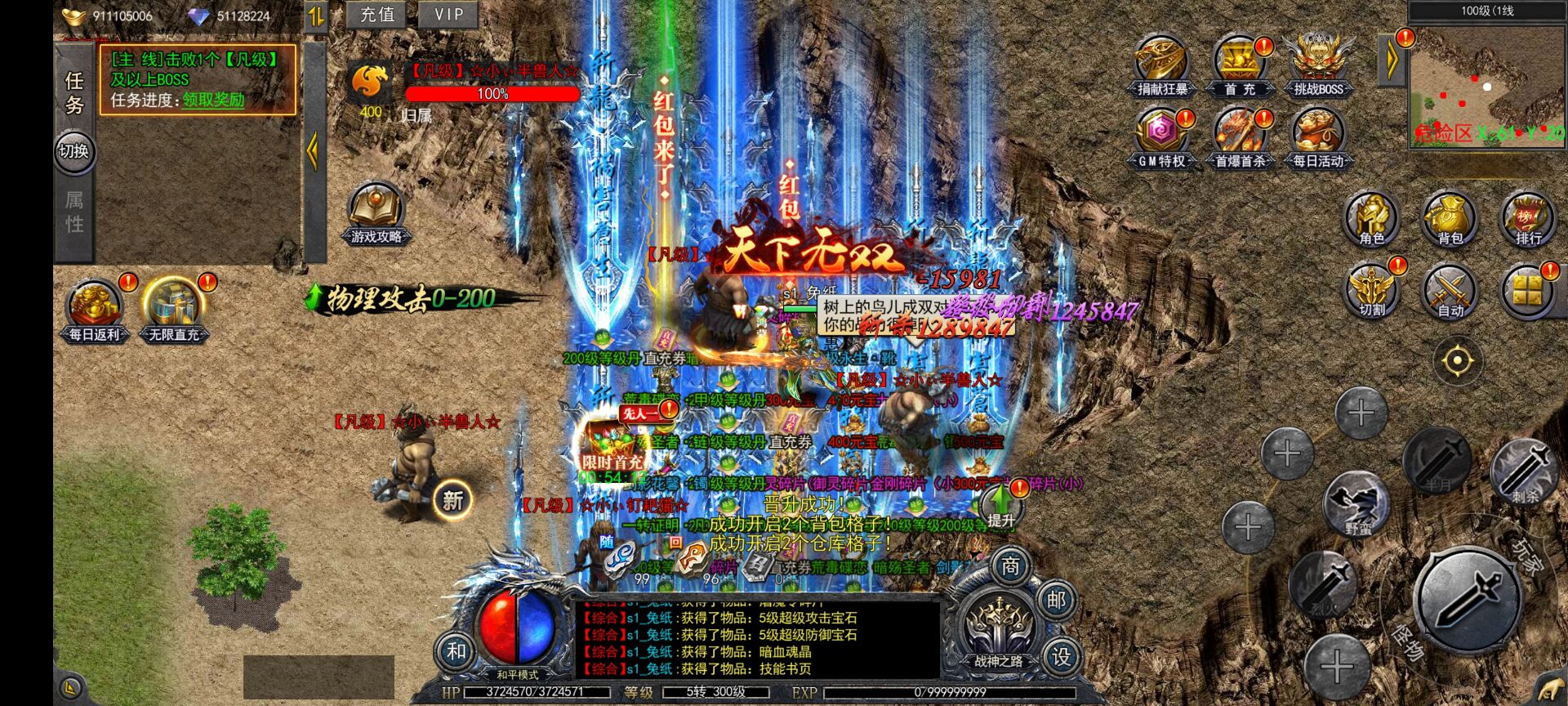Collapse the right icon row arrow
Screen dimensions: 1568x706
(x=1391, y=57)
